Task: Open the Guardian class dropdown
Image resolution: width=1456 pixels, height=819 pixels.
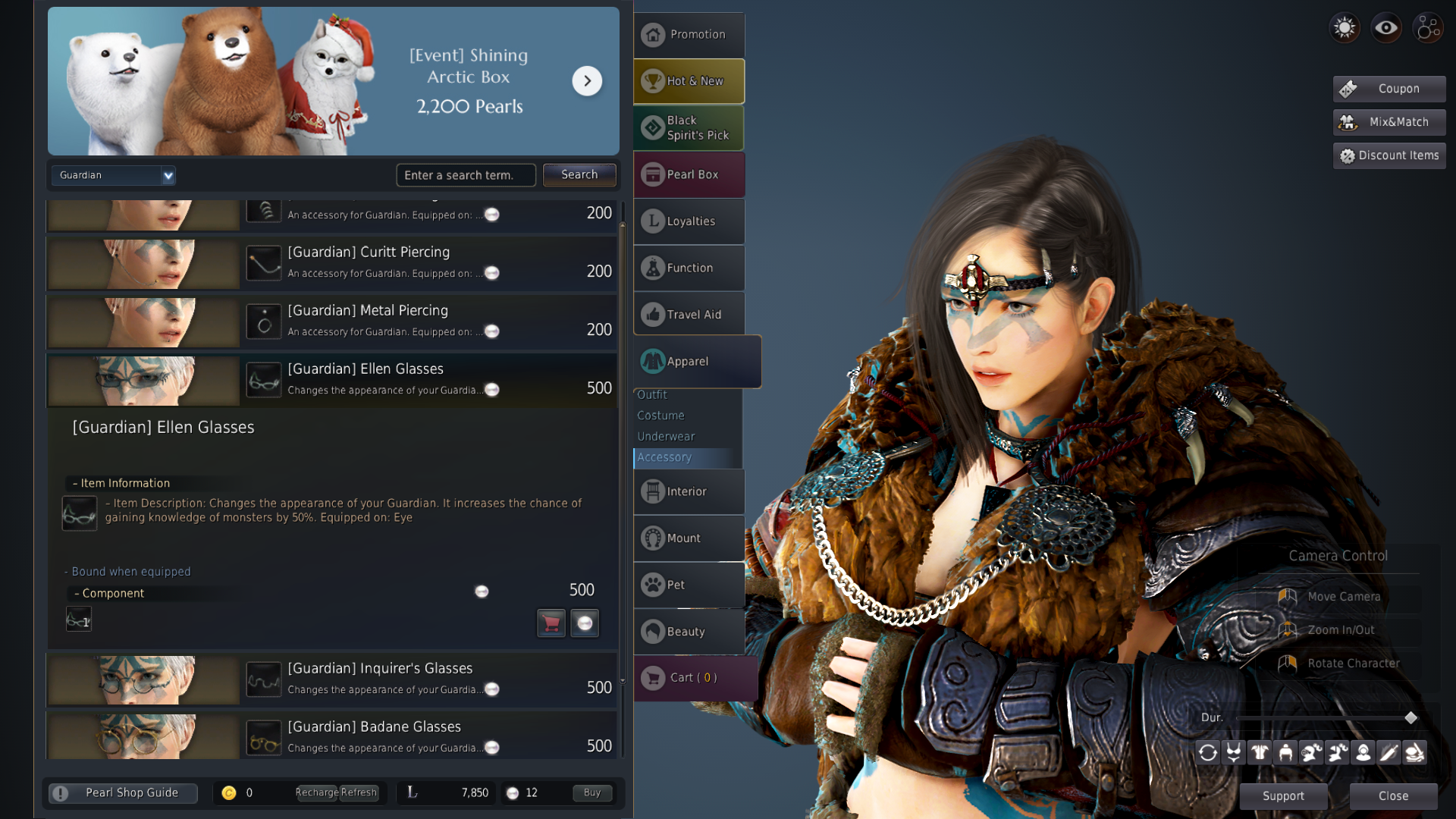Action: coord(114,175)
